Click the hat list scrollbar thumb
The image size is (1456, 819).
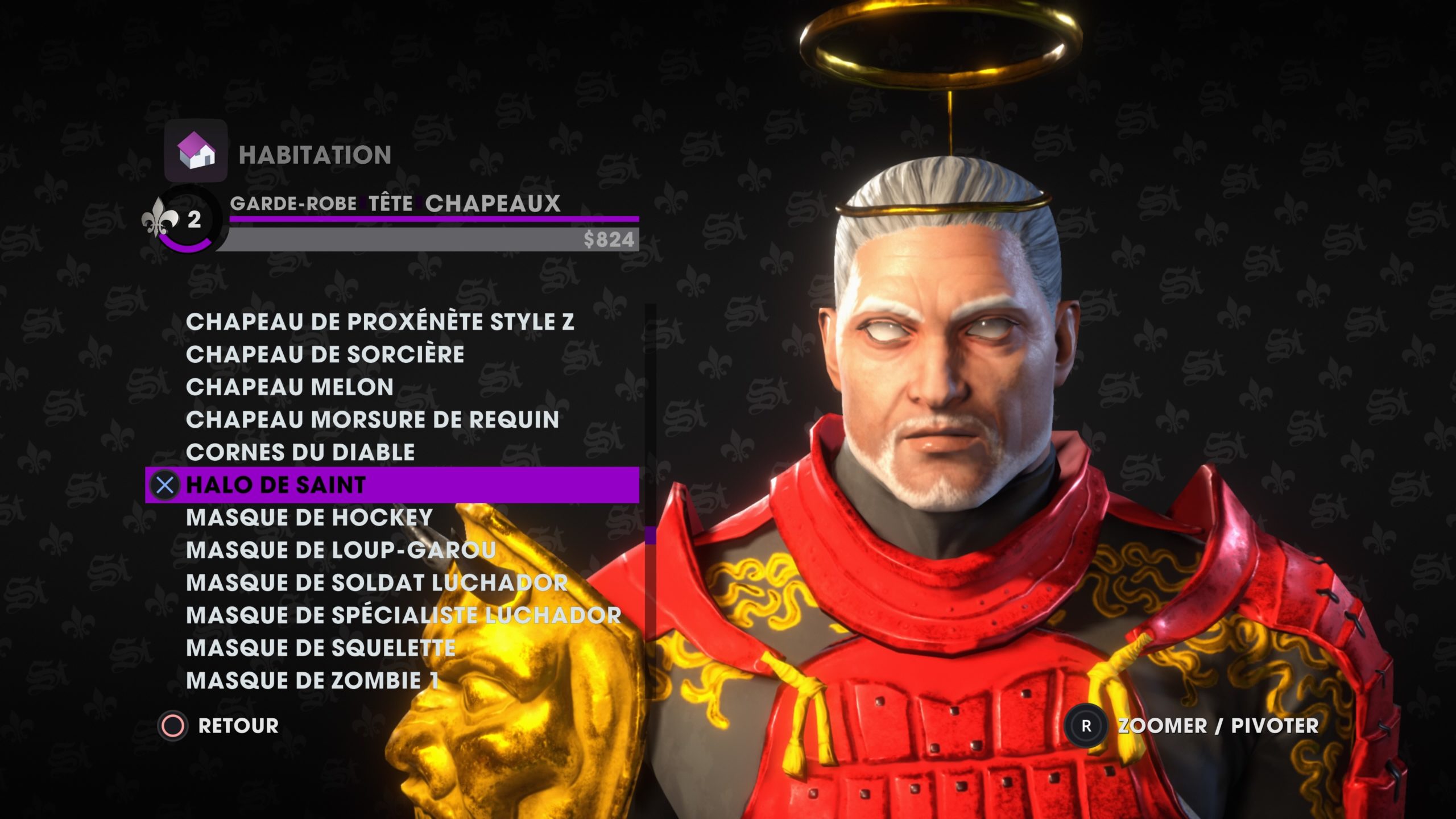650,535
